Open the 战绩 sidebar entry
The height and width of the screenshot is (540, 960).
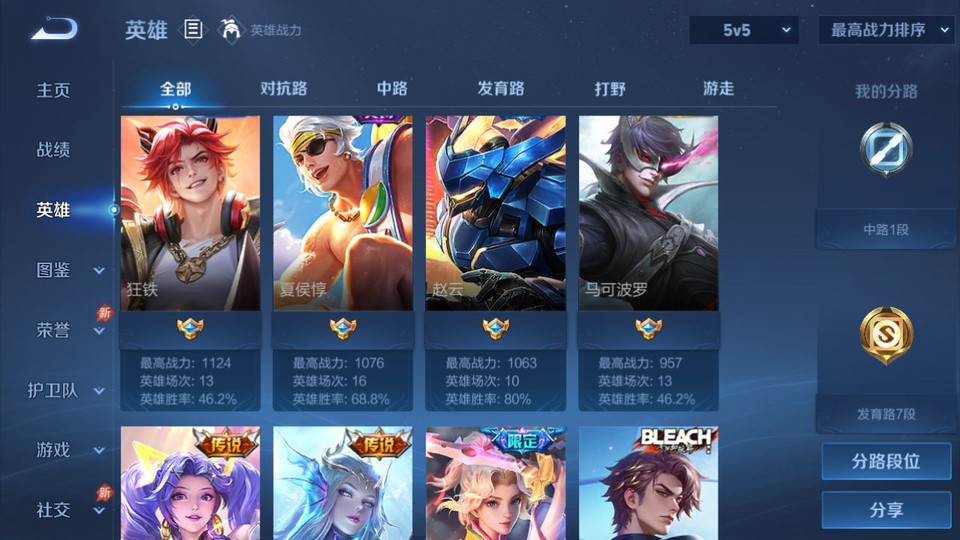coord(54,150)
